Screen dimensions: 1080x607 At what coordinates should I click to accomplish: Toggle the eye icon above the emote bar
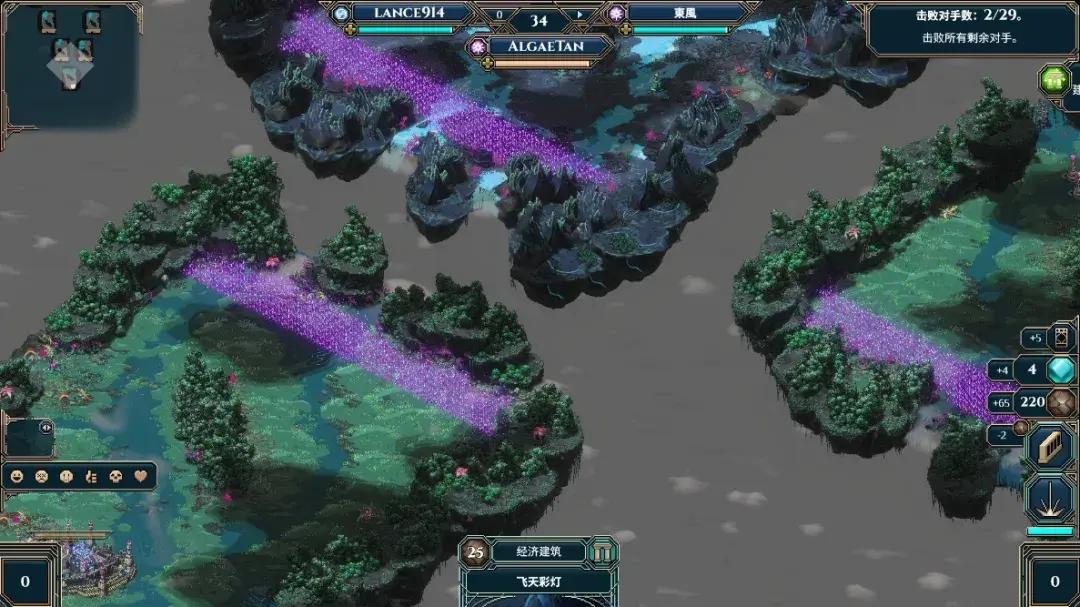(x=46, y=427)
